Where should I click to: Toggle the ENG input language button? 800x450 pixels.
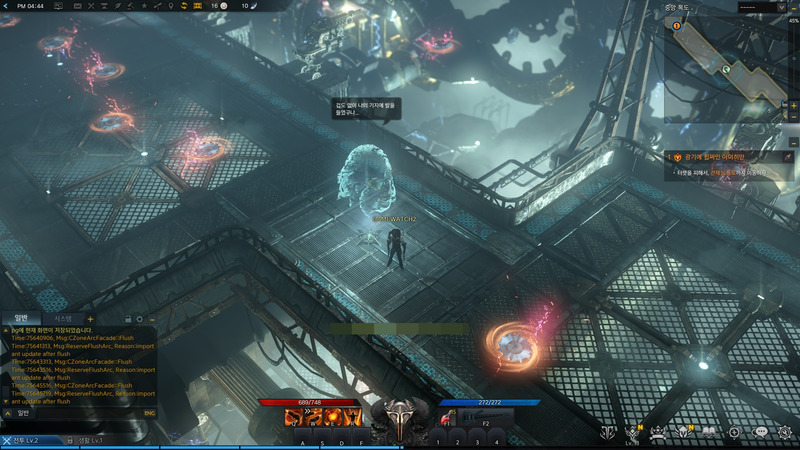click(x=150, y=412)
